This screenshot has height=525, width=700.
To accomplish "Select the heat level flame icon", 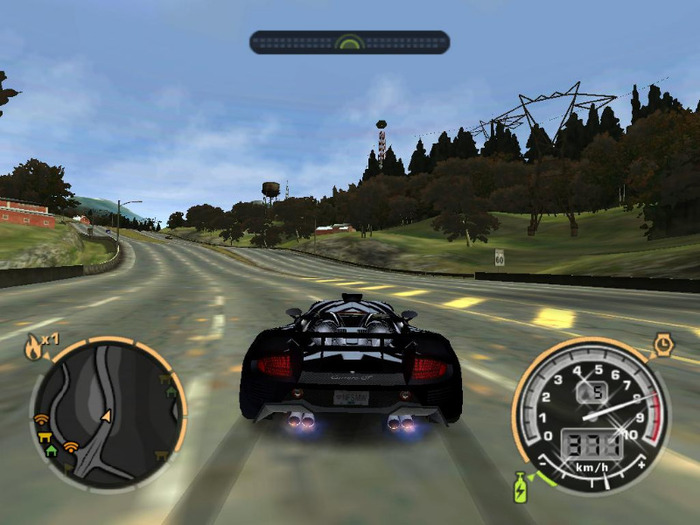I will (x=33, y=348).
